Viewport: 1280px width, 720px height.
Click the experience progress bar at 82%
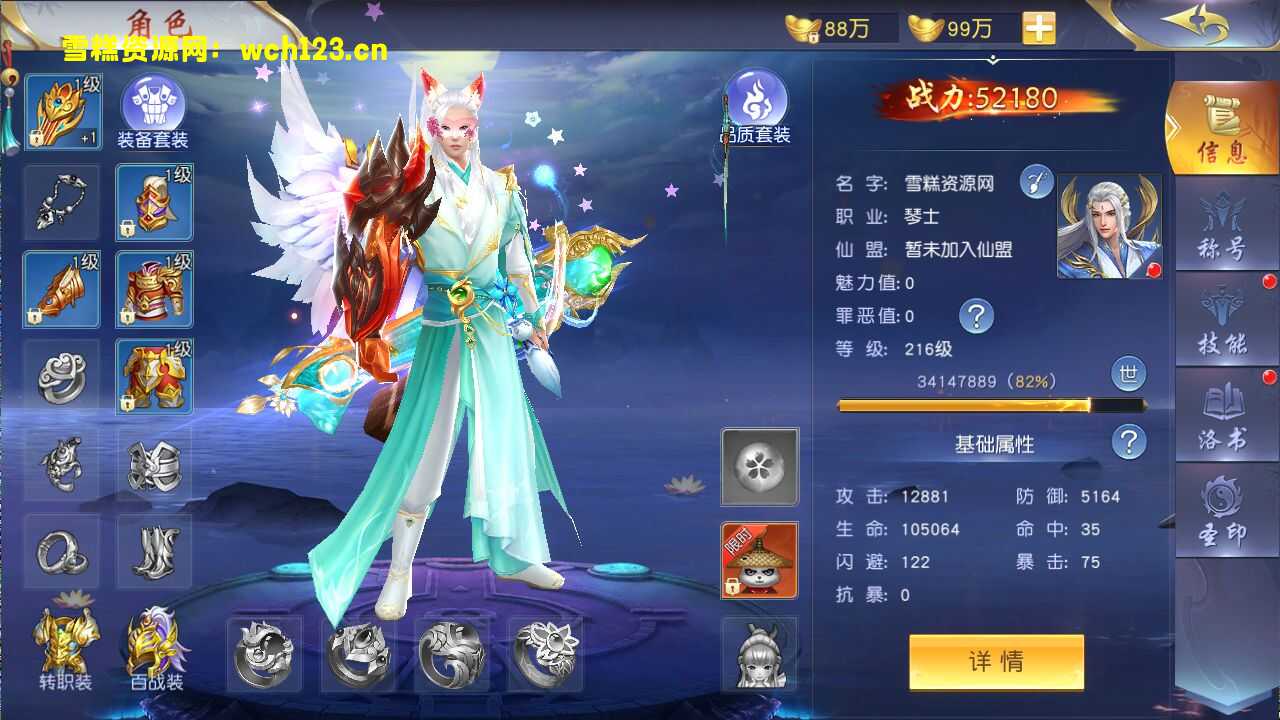point(990,405)
